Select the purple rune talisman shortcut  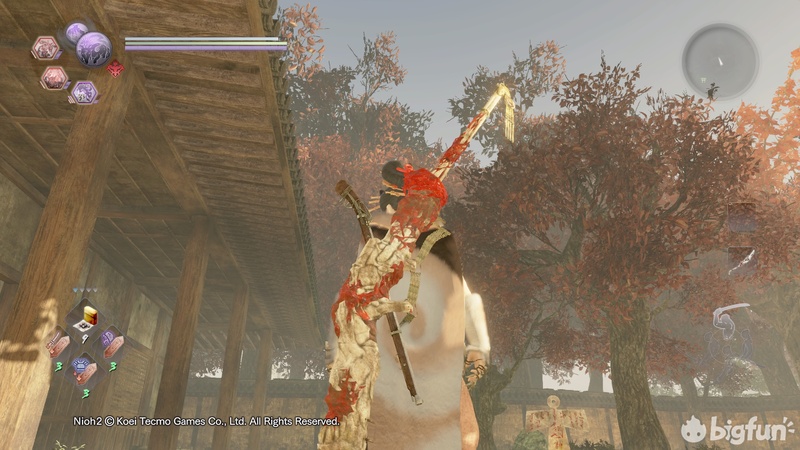(111, 342)
